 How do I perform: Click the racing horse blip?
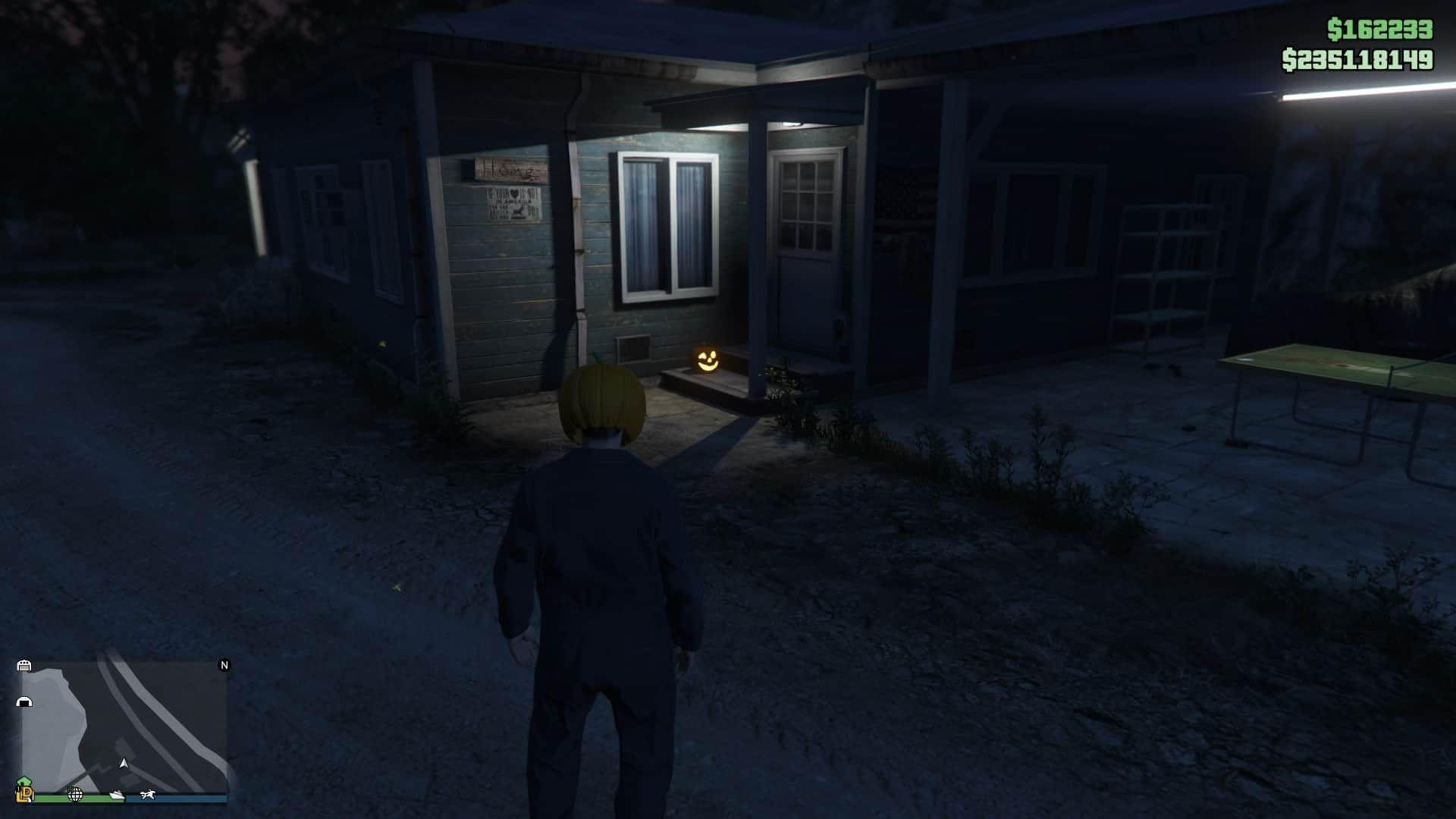tap(147, 795)
